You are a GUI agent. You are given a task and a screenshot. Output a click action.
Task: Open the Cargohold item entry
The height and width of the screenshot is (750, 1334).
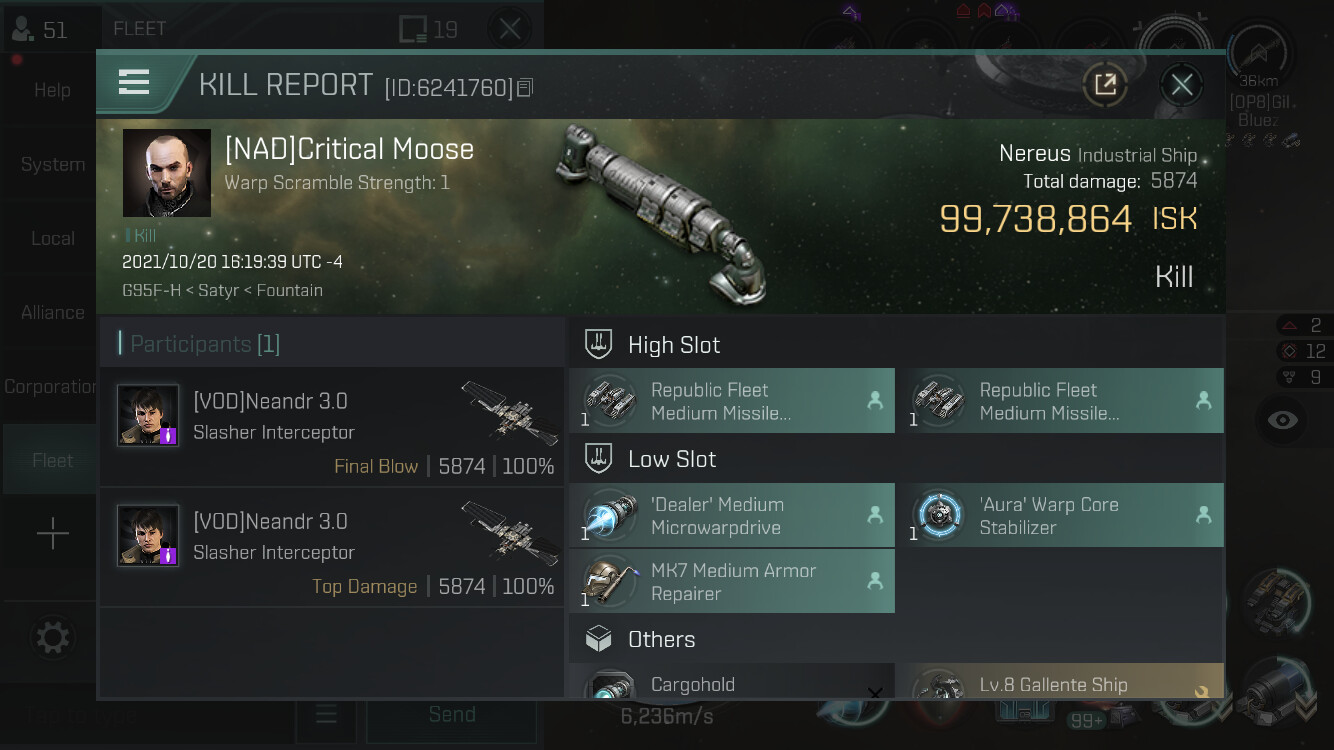(732, 684)
